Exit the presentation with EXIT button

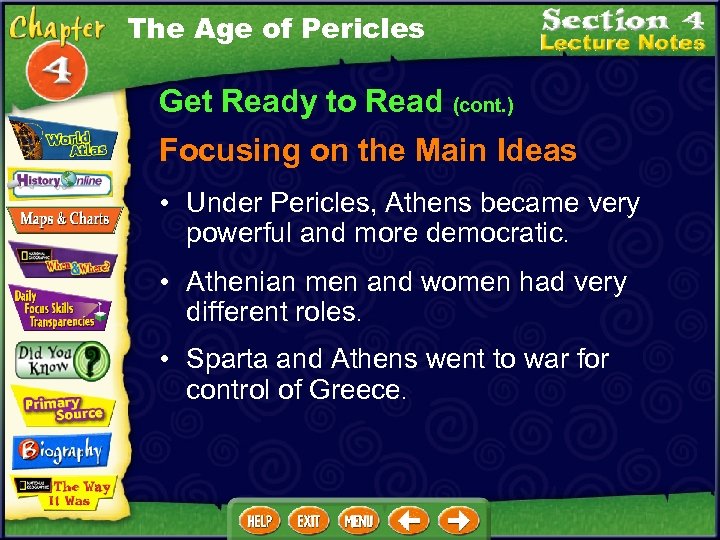click(309, 520)
